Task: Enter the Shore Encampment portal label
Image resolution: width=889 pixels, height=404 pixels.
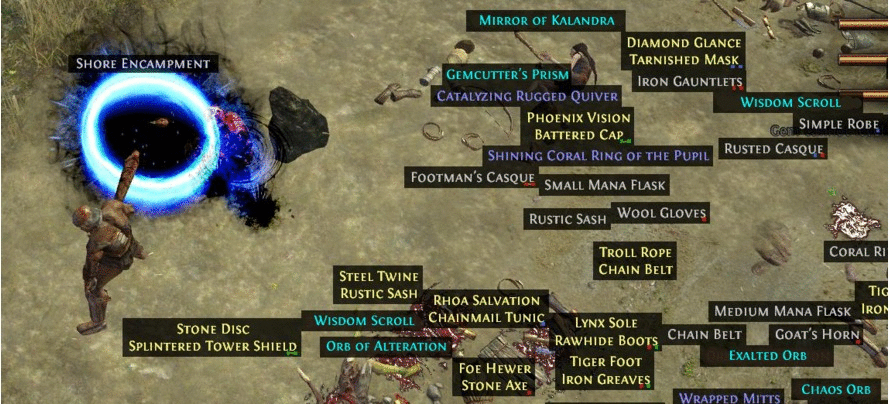Action: pyautogui.click(x=144, y=64)
